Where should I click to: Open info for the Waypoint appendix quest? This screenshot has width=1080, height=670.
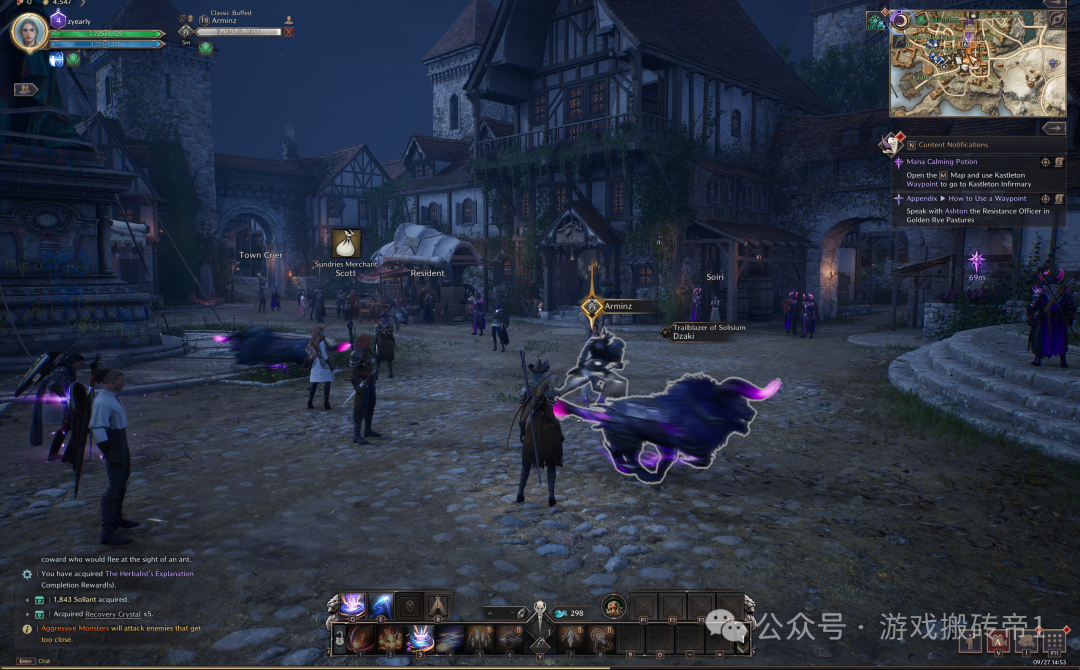point(1059,198)
